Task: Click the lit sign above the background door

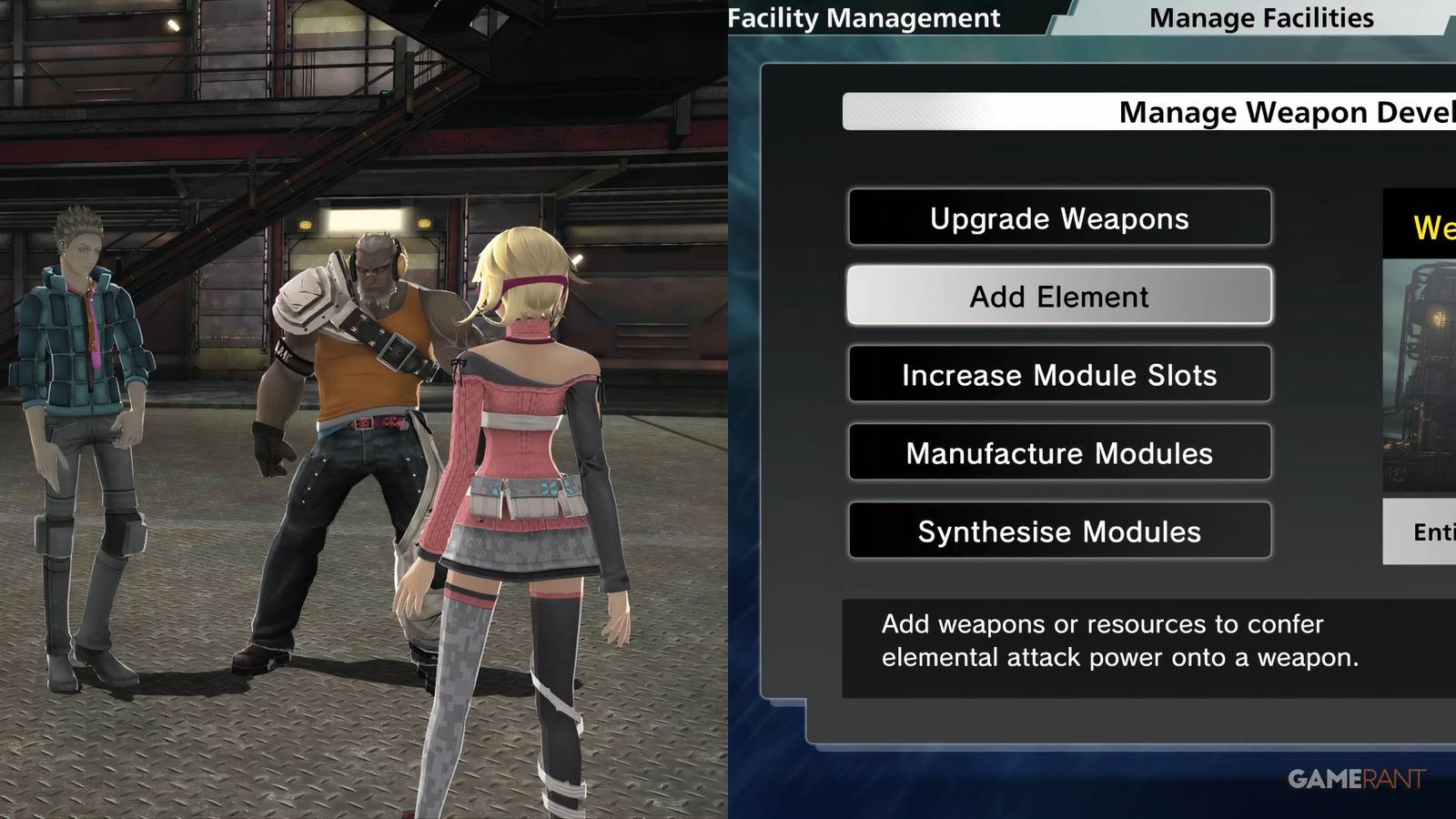Action: point(364,218)
